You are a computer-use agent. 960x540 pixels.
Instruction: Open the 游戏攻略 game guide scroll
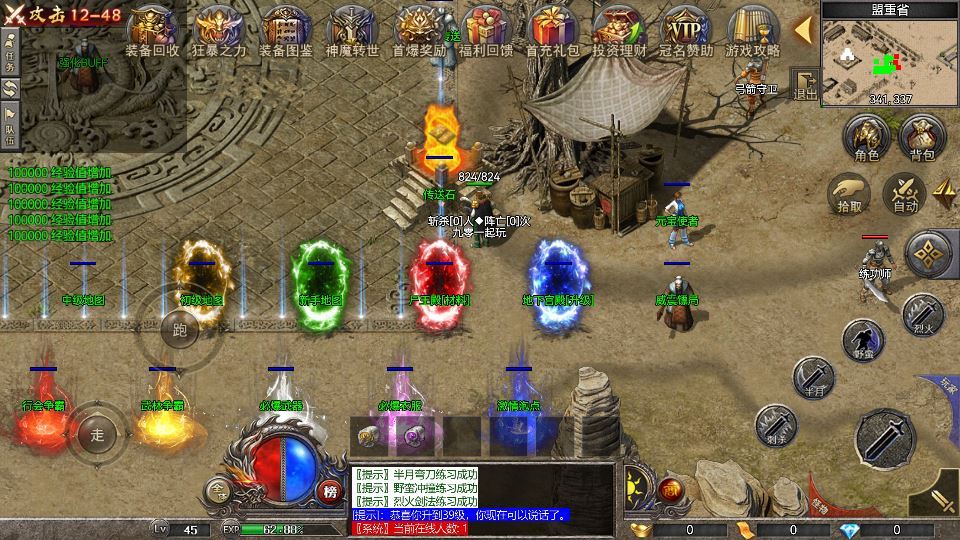coord(752,29)
